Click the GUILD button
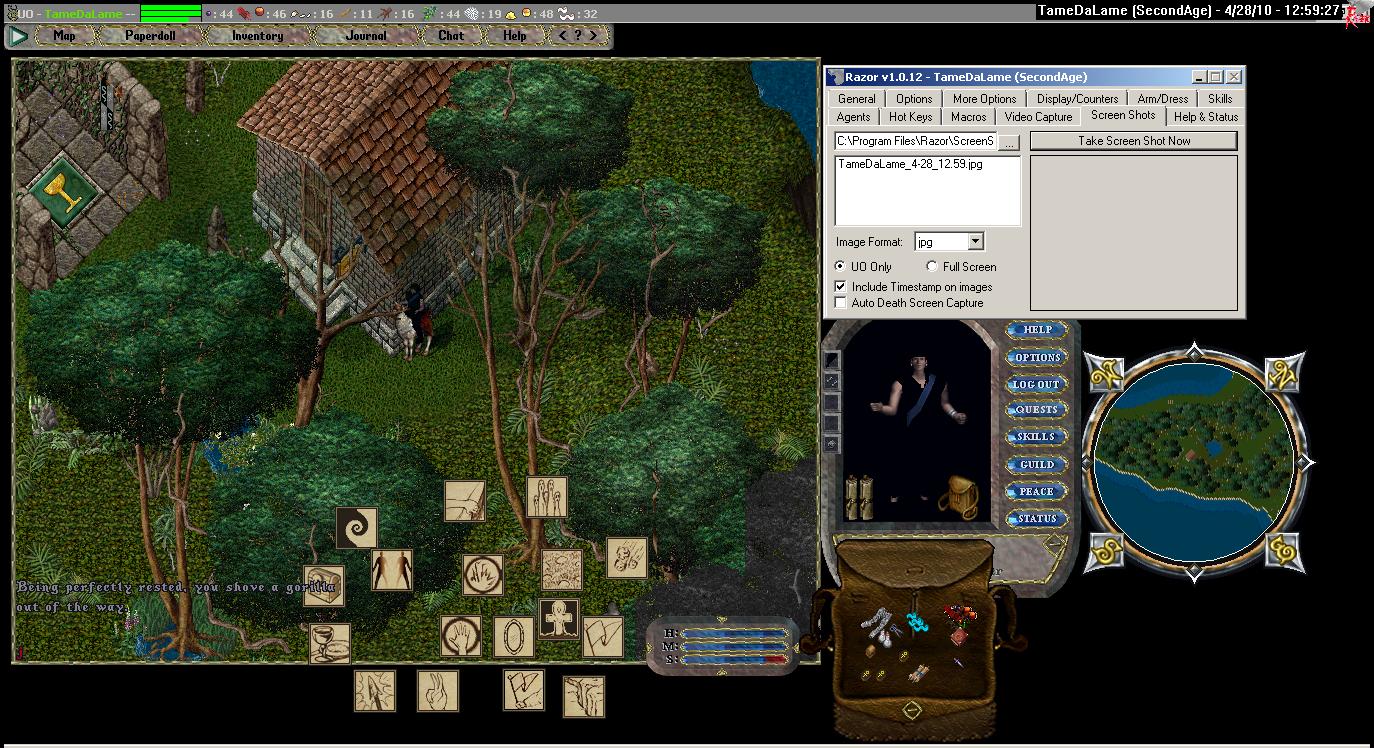The image size is (1374, 748). point(1037,464)
